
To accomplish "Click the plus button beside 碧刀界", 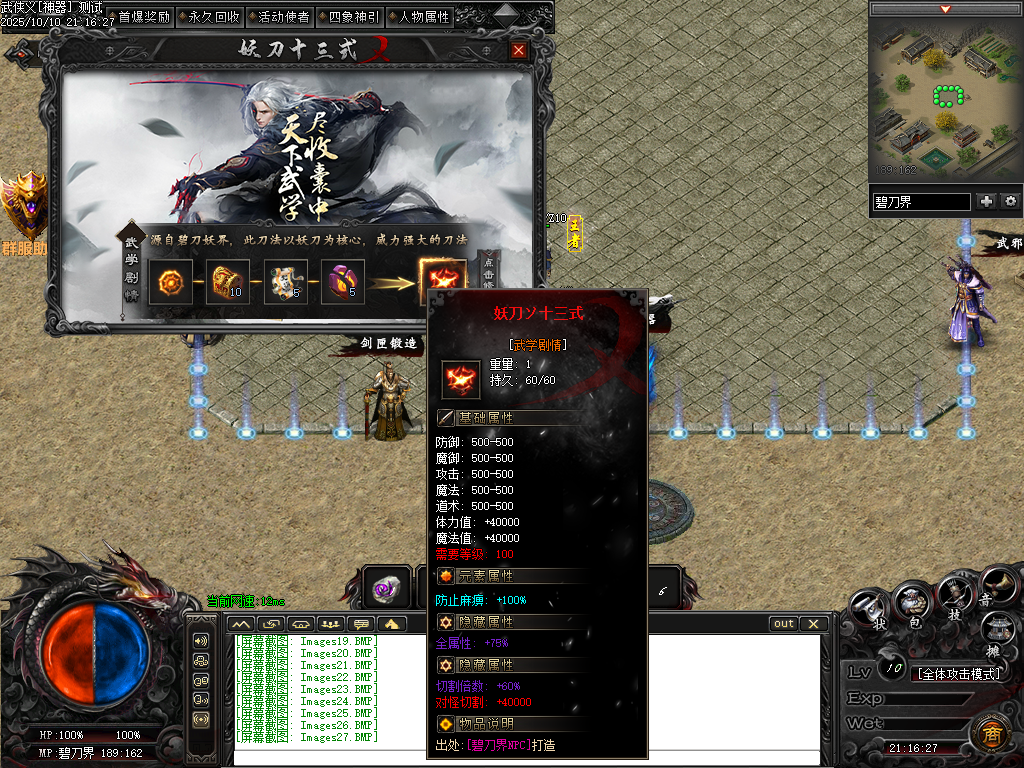I will pos(986,201).
